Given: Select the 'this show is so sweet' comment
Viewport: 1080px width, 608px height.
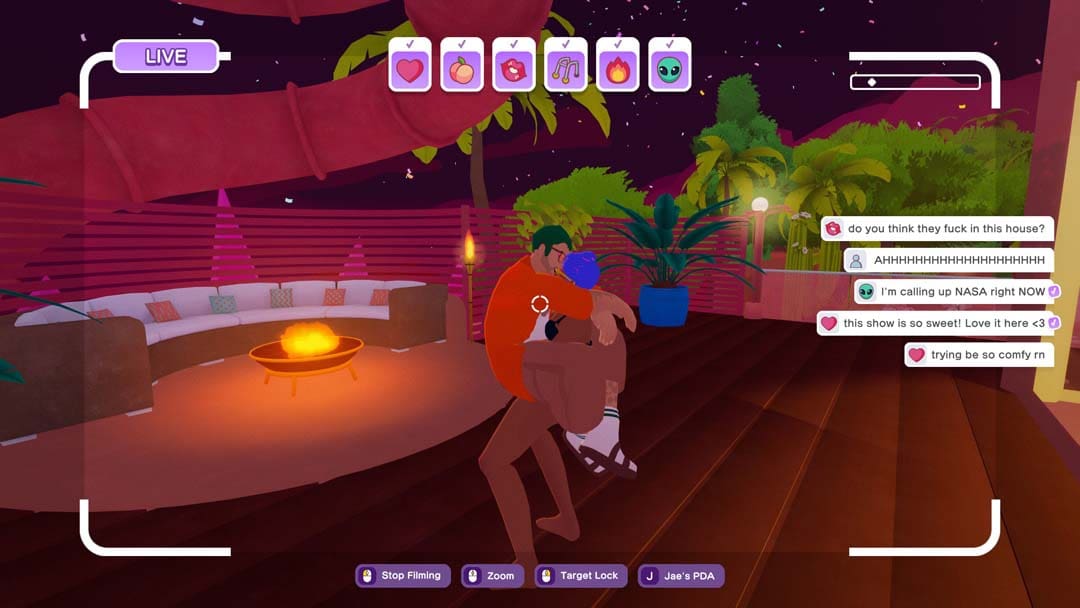Looking at the screenshot, I should 938,323.
